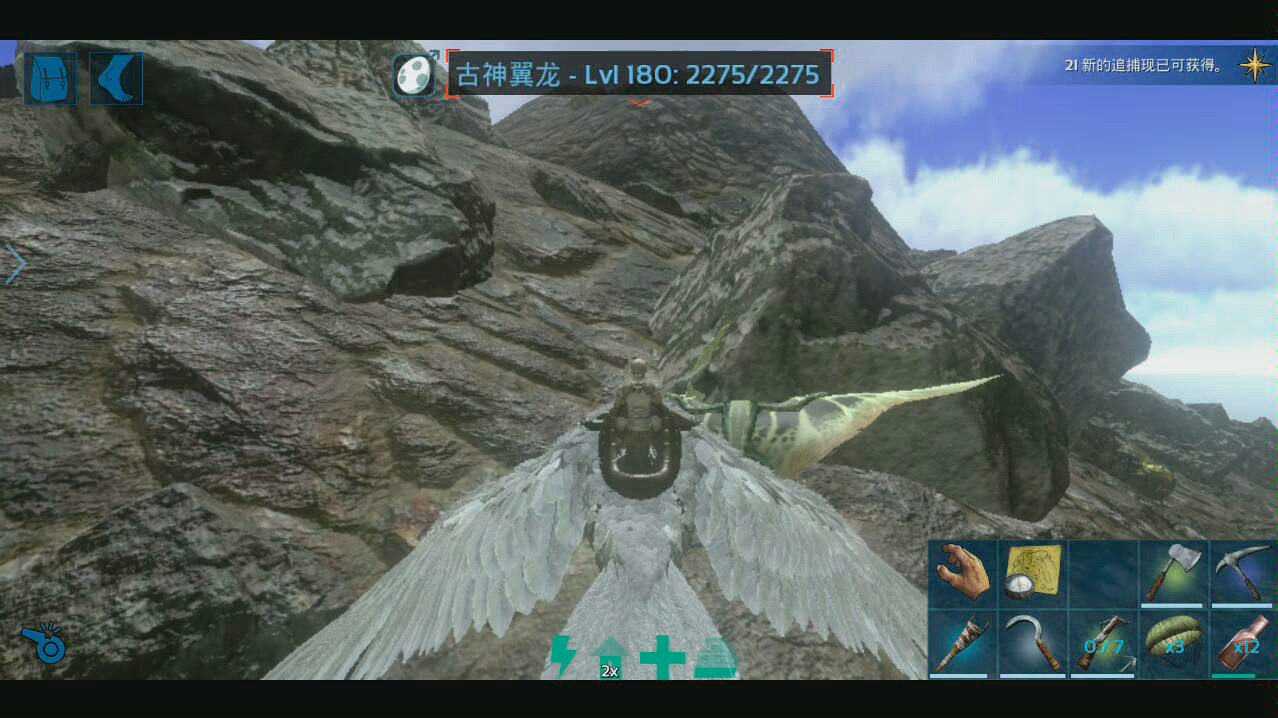Equip the crossbow showing 0/7
This screenshot has height=718, width=1278.
(x=1102, y=643)
